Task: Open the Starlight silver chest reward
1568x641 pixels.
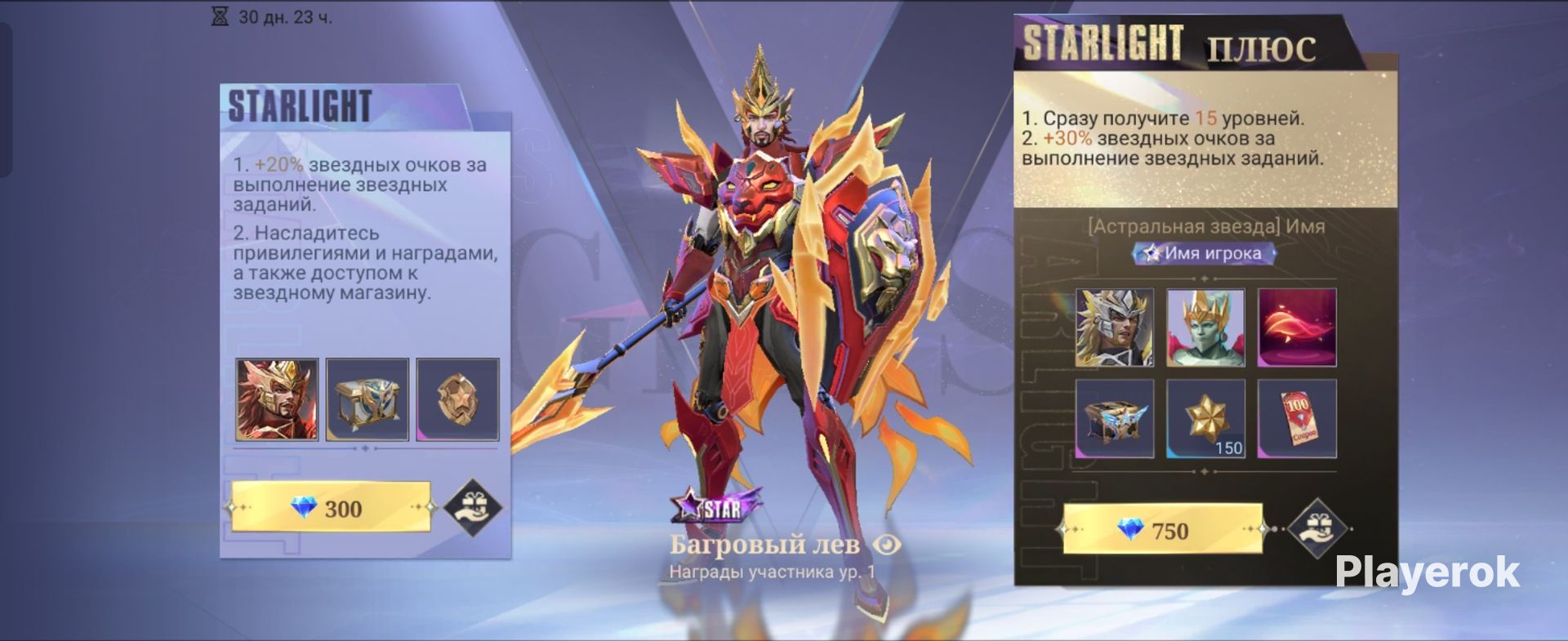Action: (x=367, y=399)
